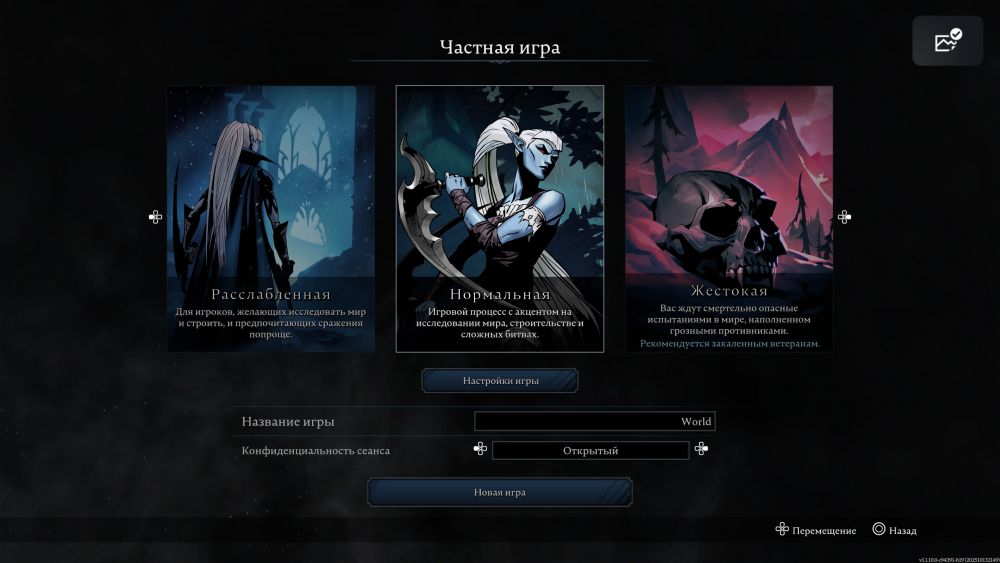Choose the Нормальная difficulty card

pos(500,218)
